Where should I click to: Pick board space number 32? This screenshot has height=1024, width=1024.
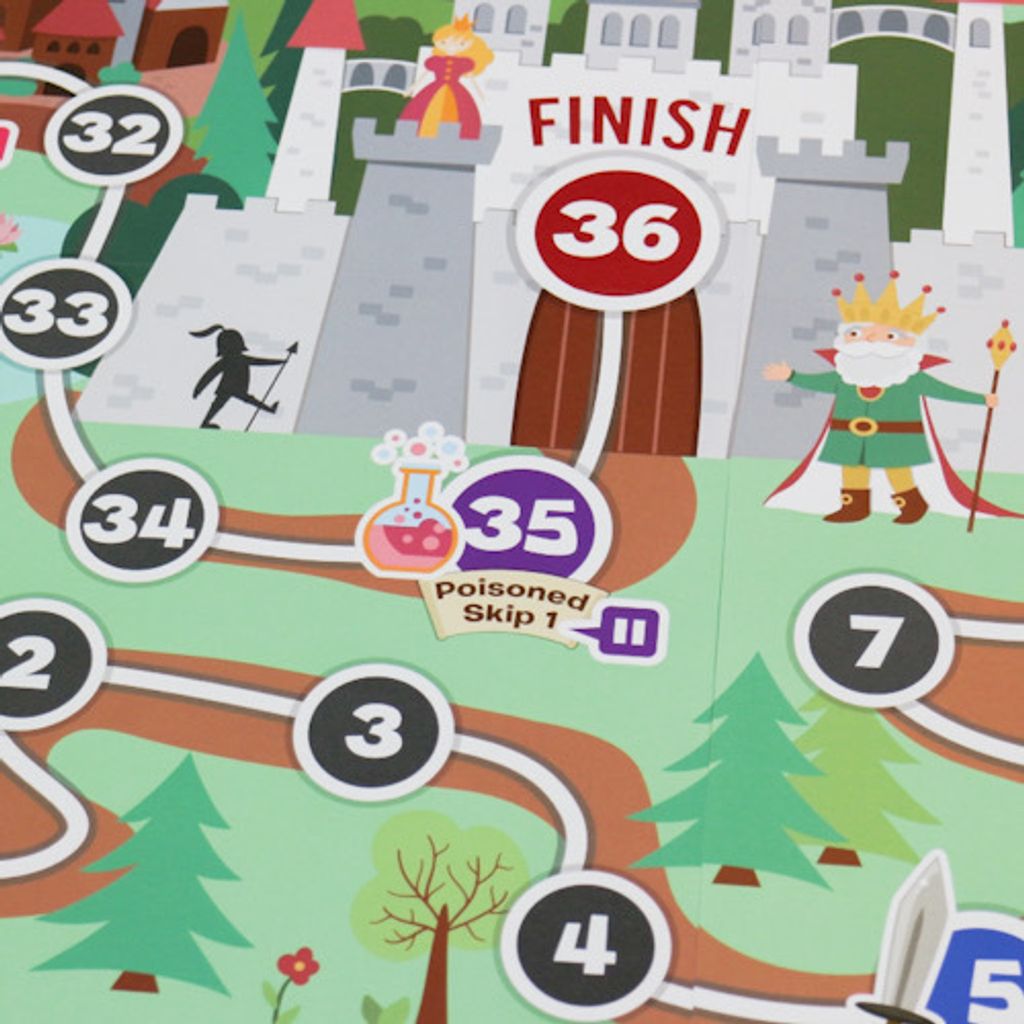(x=113, y=135)
